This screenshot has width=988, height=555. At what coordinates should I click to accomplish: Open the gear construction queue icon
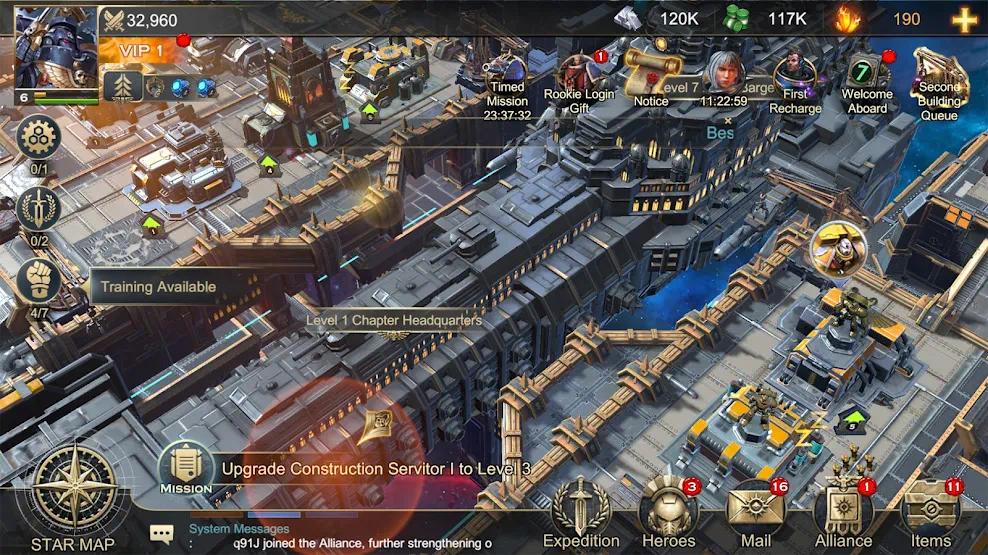tap(39, 137)
